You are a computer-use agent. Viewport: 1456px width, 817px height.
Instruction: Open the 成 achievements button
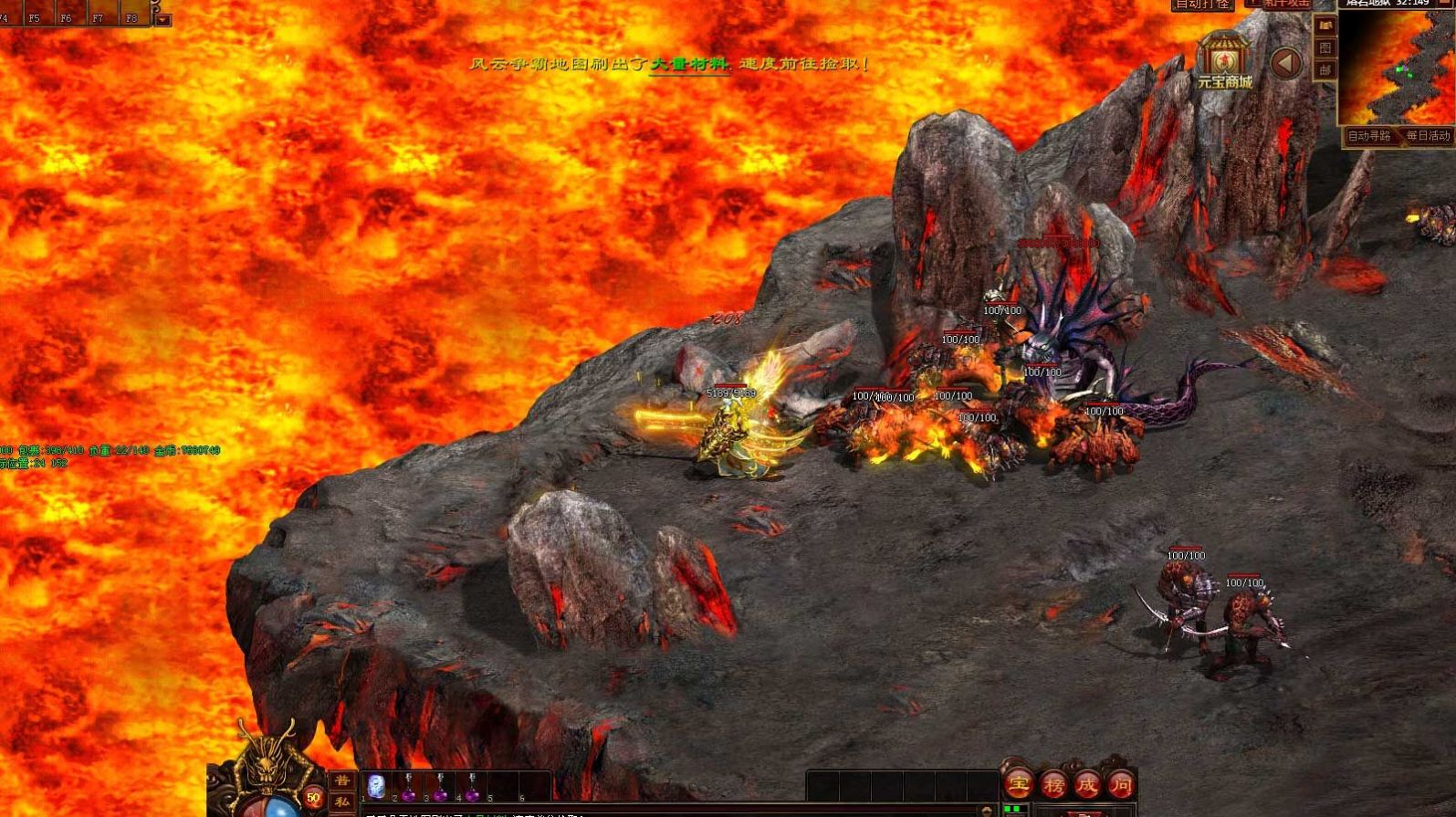coord(1087,783)
